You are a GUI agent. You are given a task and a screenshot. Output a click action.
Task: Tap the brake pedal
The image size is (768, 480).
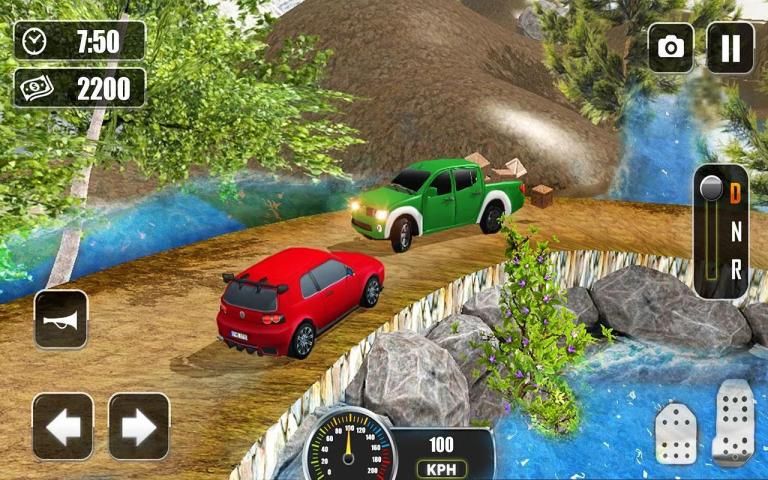tap(676, 433)
